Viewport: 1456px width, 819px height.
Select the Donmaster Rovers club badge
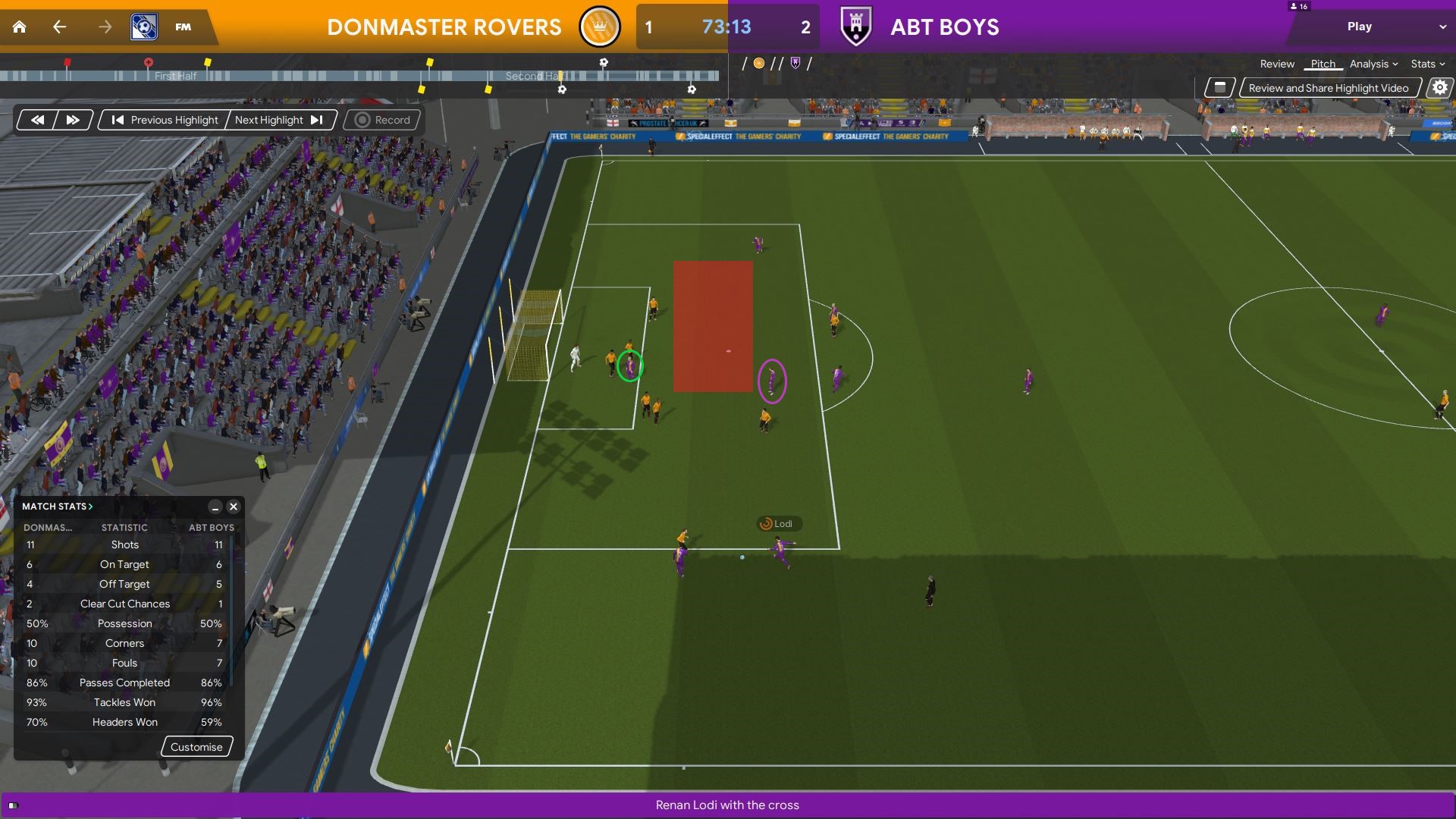[x=599, y=27]
